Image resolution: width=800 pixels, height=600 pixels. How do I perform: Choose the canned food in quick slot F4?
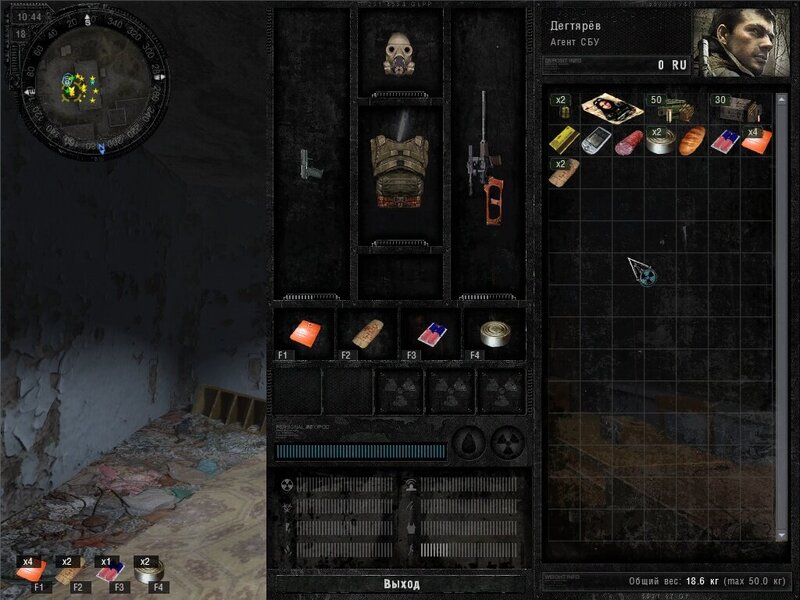pos(495,334)
